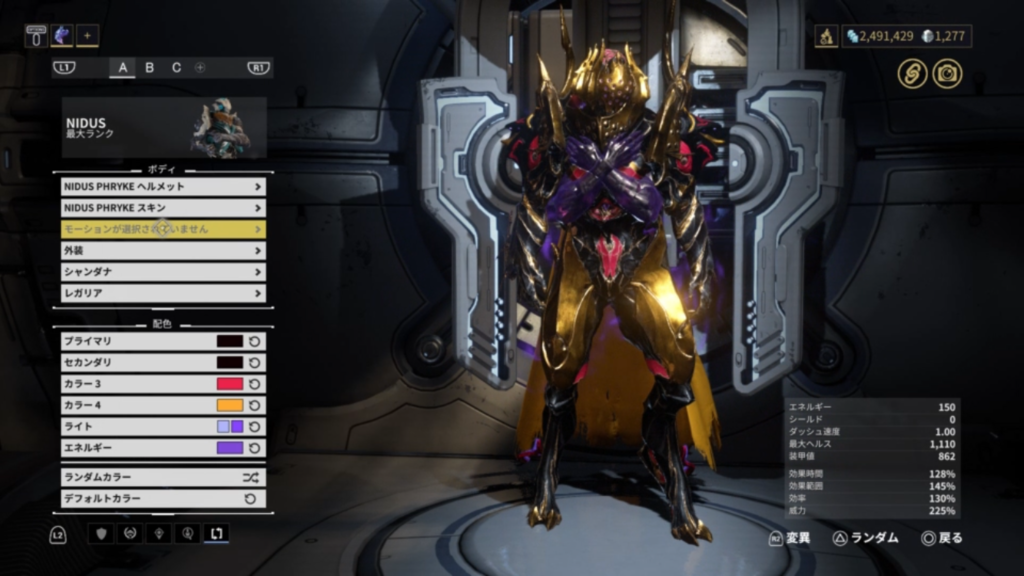This screenshot has height=576, width=1024.
Task: Click the camera capture icon
Action: coord(947,73)
